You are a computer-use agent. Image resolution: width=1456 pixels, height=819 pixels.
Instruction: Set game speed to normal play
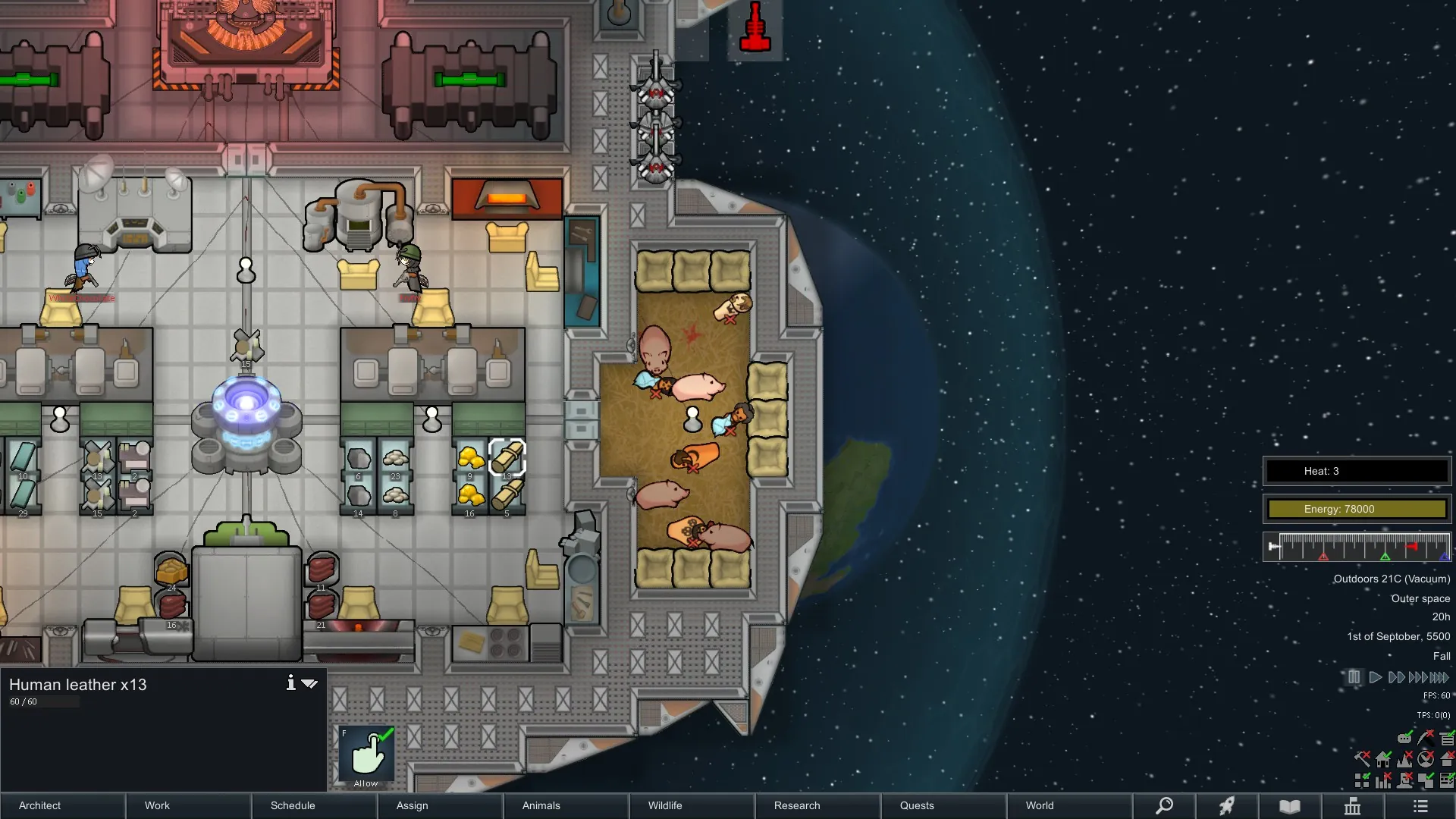pyautogui.click(x=1375, y=677)
